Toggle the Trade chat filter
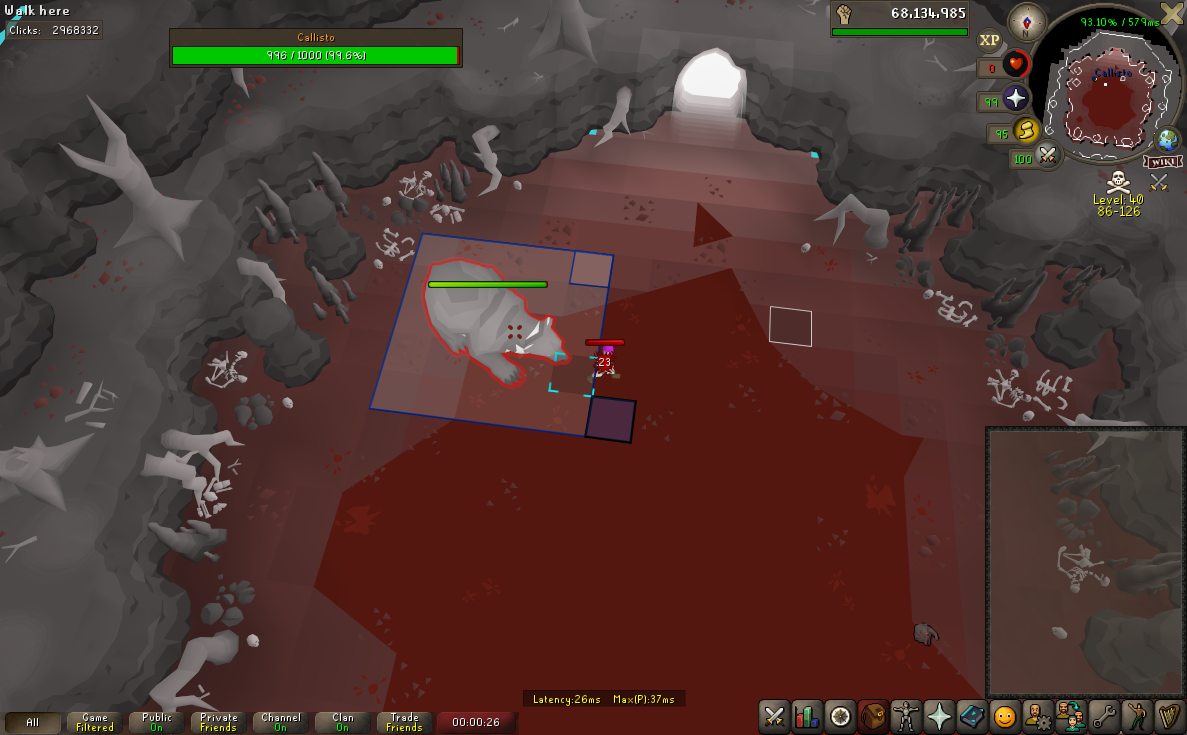The image size is (1187, 735). (405, 722)
